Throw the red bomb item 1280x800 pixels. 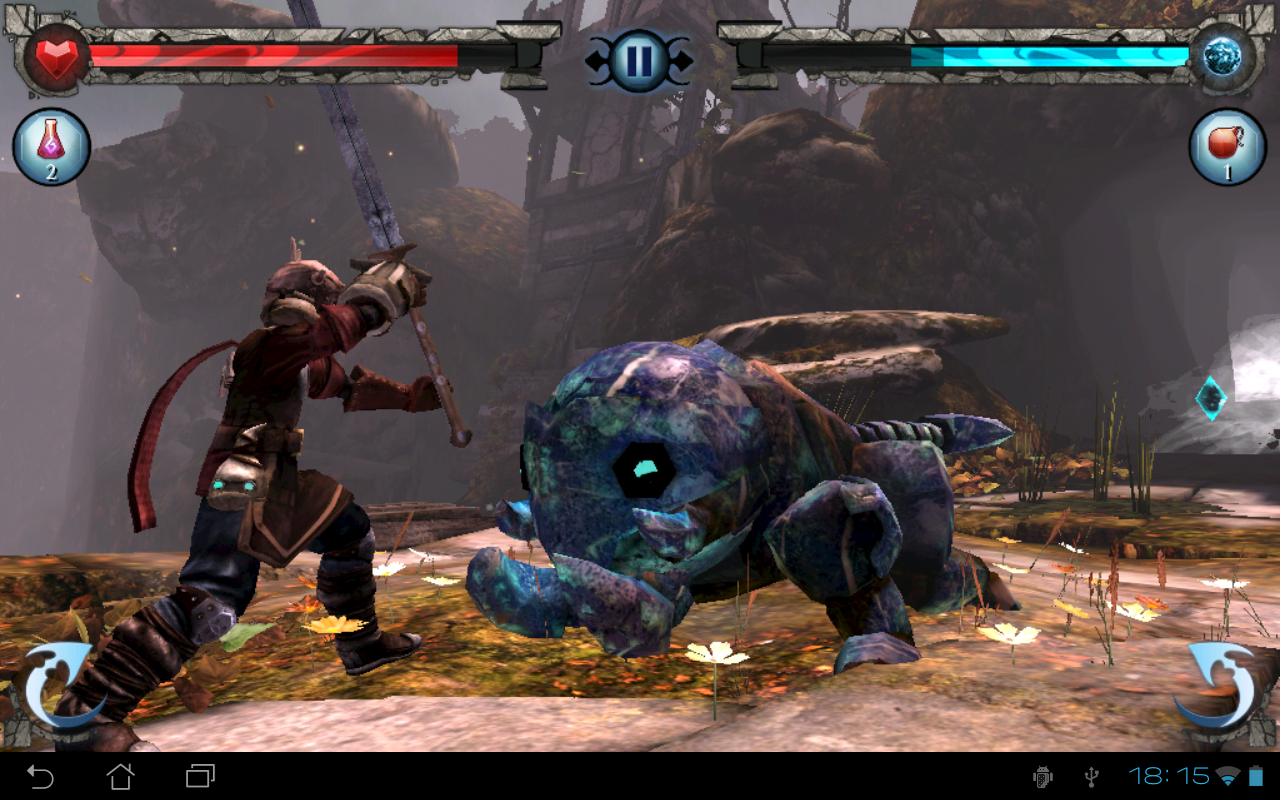[x=1227, y=147]
